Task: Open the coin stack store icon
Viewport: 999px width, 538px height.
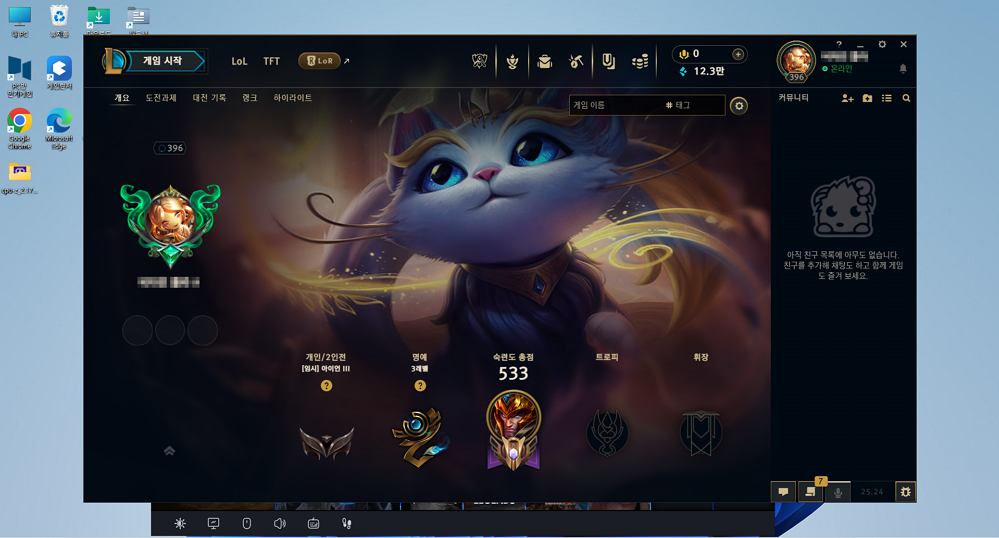Action: pyautogui.click(x=640, y=62)
